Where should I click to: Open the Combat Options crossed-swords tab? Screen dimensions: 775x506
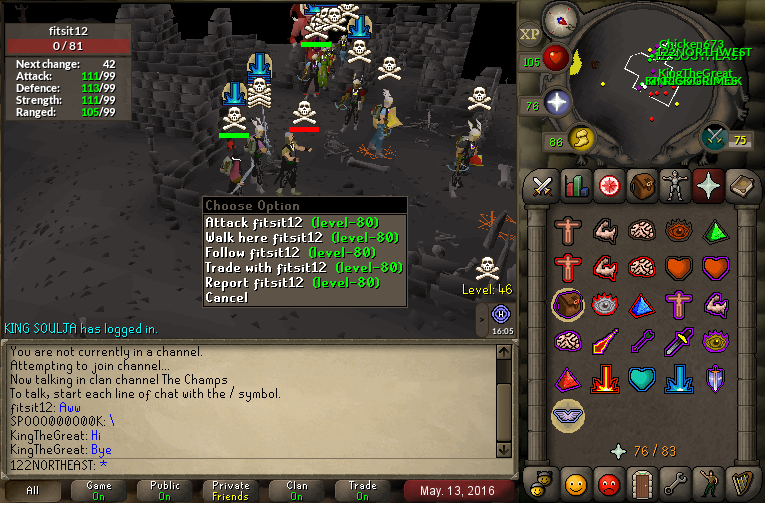543,186
